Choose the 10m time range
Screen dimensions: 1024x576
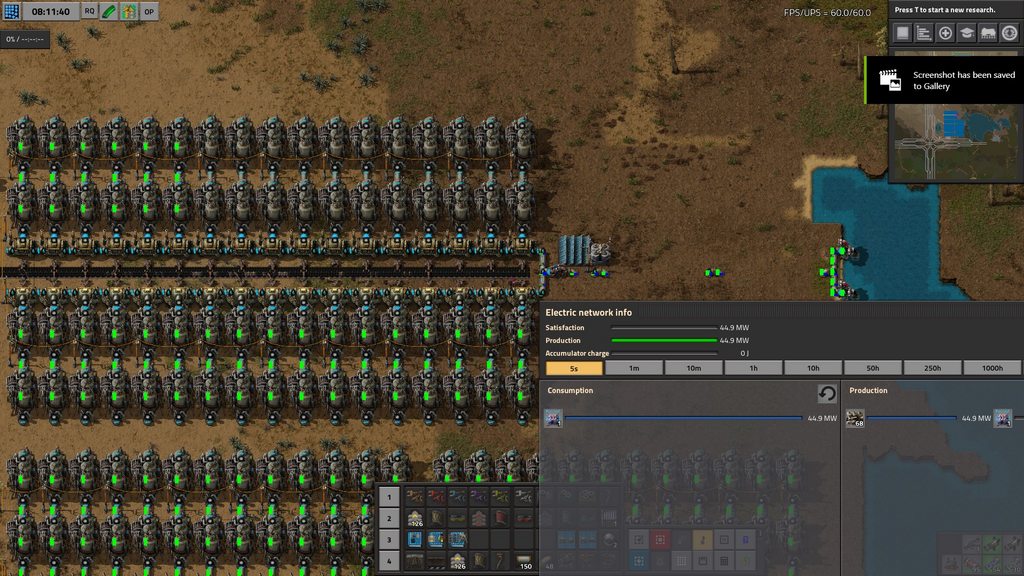coord(693,368)
